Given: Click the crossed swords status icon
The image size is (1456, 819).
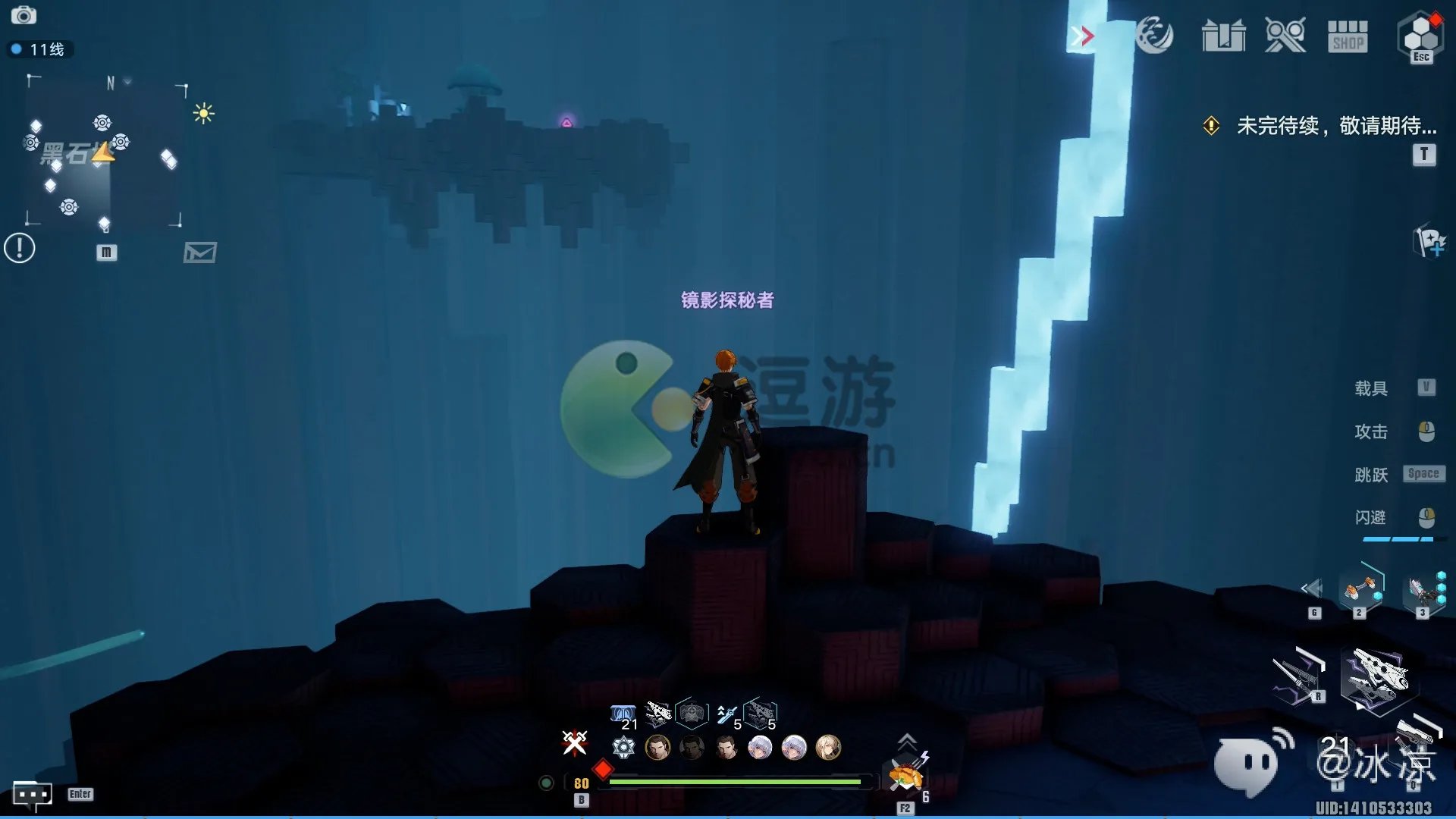Looking at the screenshot, I should click(x=574, y=742).
